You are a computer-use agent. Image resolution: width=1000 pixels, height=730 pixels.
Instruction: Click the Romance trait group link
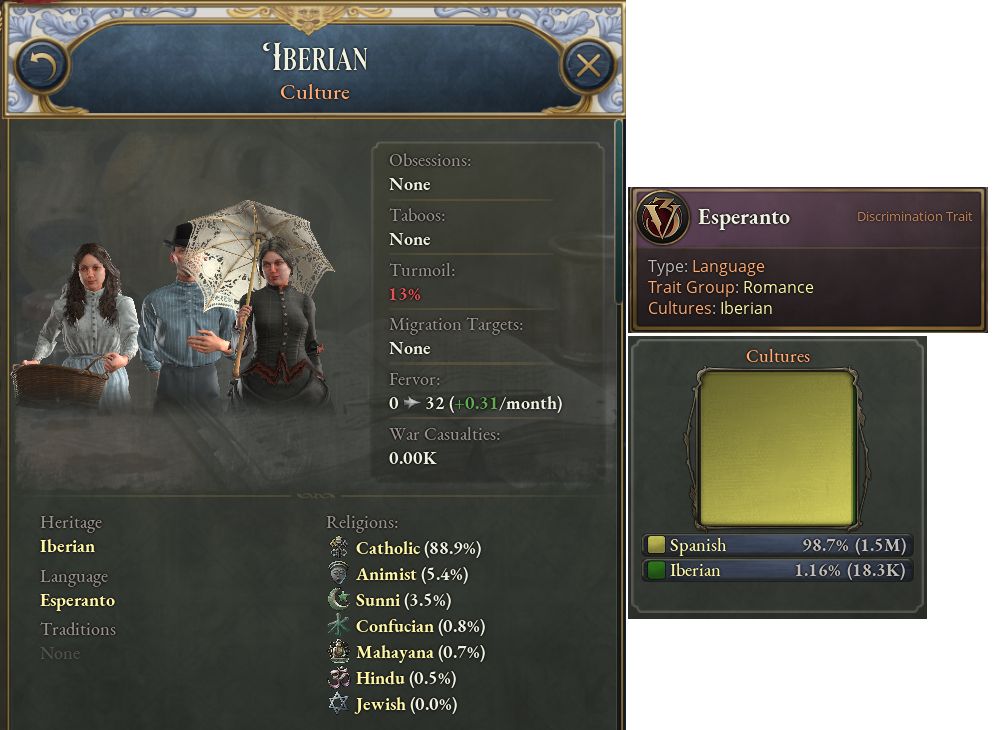778,287
